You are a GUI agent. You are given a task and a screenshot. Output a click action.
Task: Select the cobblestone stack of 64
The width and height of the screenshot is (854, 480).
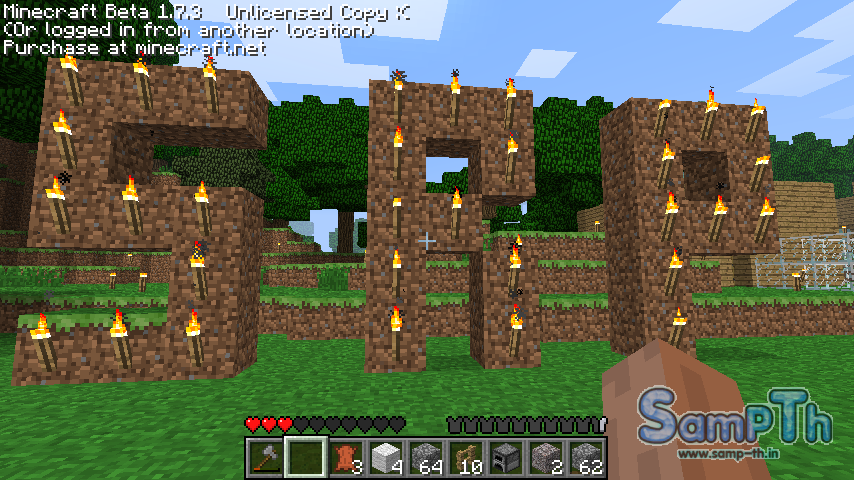(426, 458)
